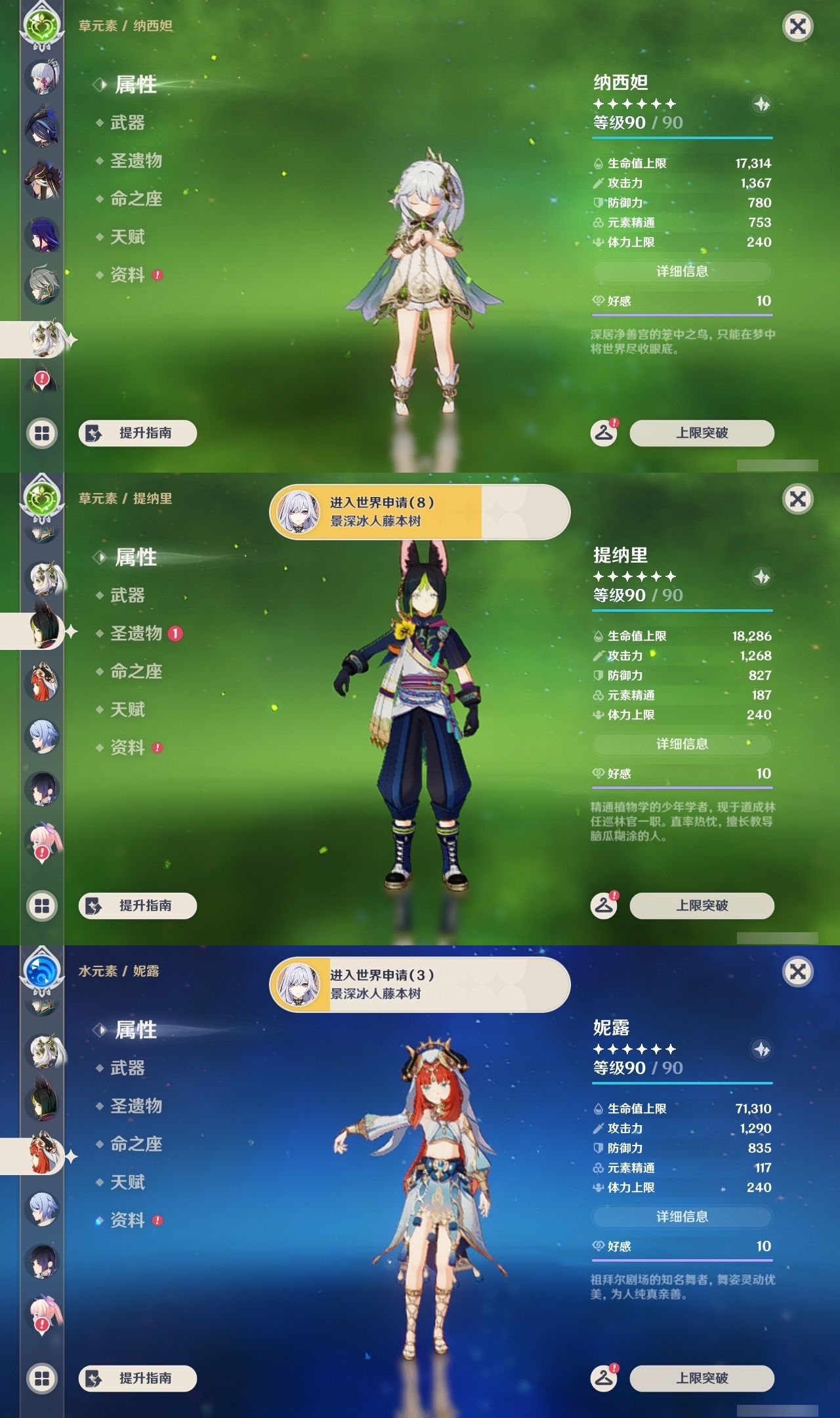Click Nahida's 好感 friendship progress bar
Viewport: 840px width, 1418px height.
(x=682, y=315)
